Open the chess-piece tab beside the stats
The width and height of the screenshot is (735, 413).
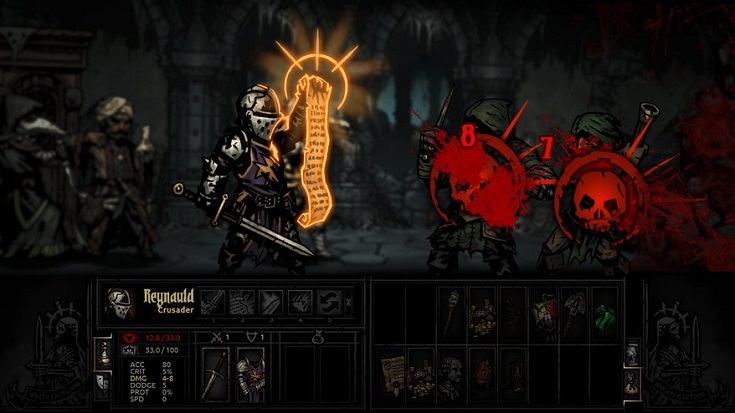(102, 351)
